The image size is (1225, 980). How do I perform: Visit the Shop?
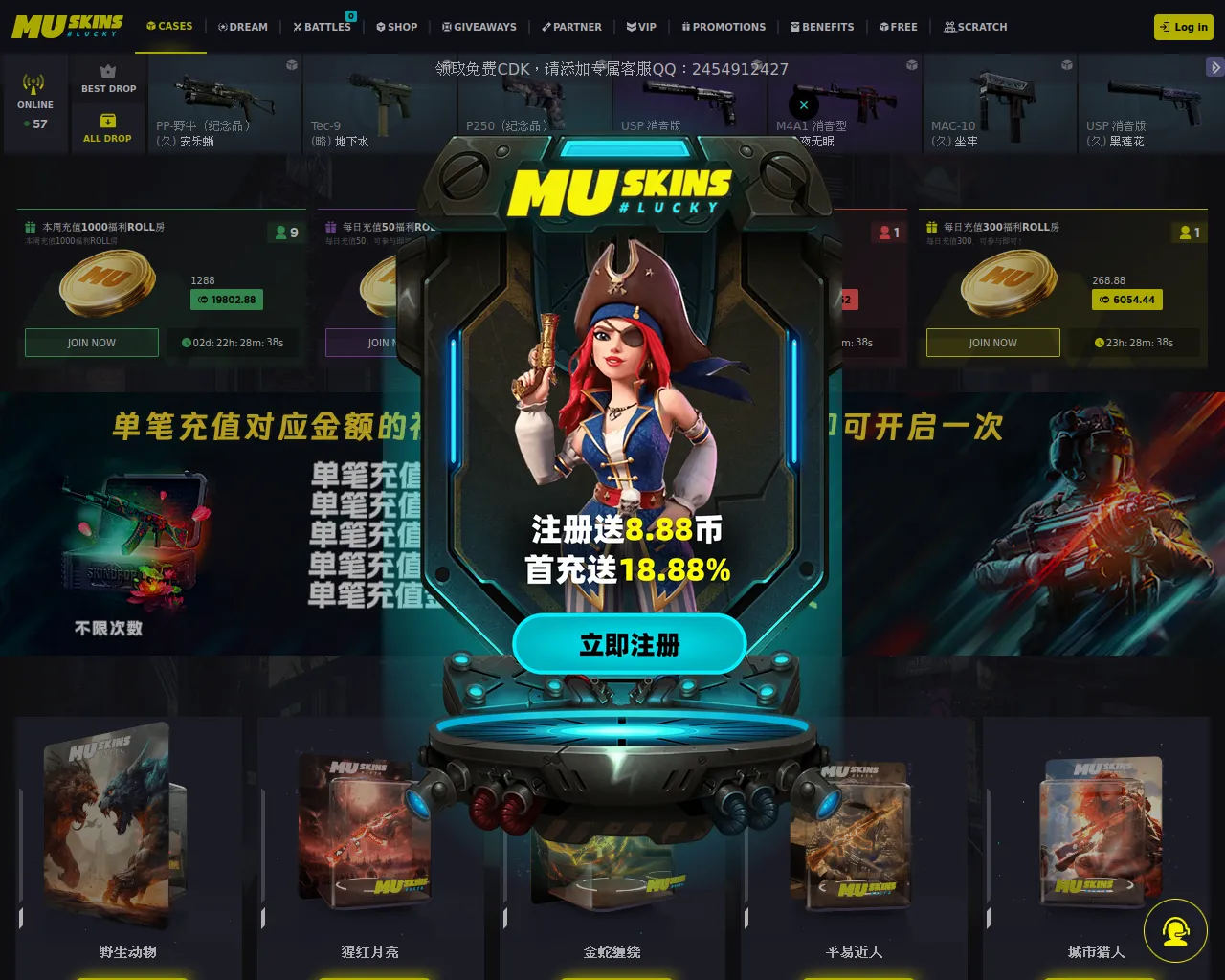point(397,27)
